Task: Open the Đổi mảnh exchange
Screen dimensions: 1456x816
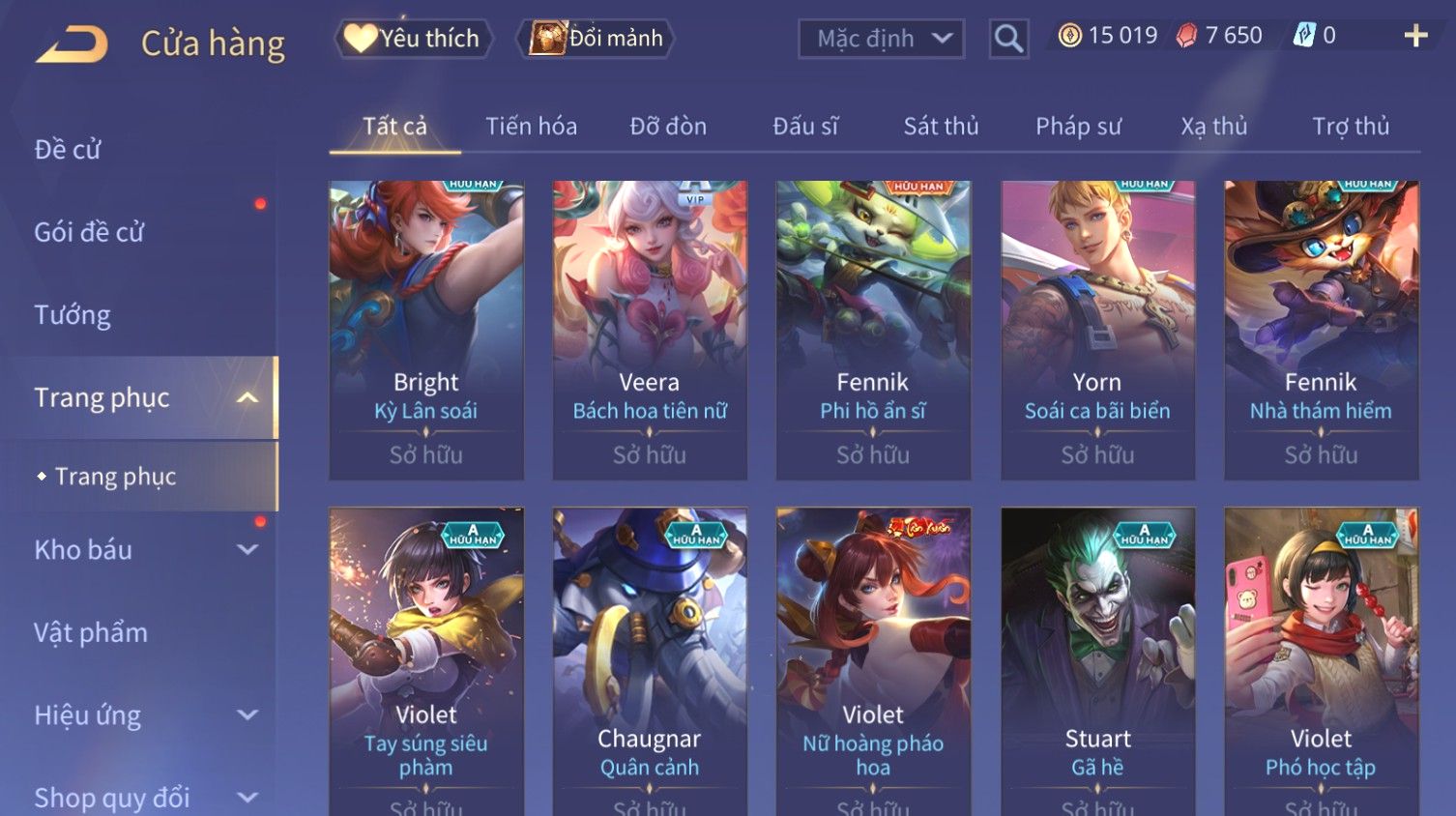Action: (x=597, y=39)
